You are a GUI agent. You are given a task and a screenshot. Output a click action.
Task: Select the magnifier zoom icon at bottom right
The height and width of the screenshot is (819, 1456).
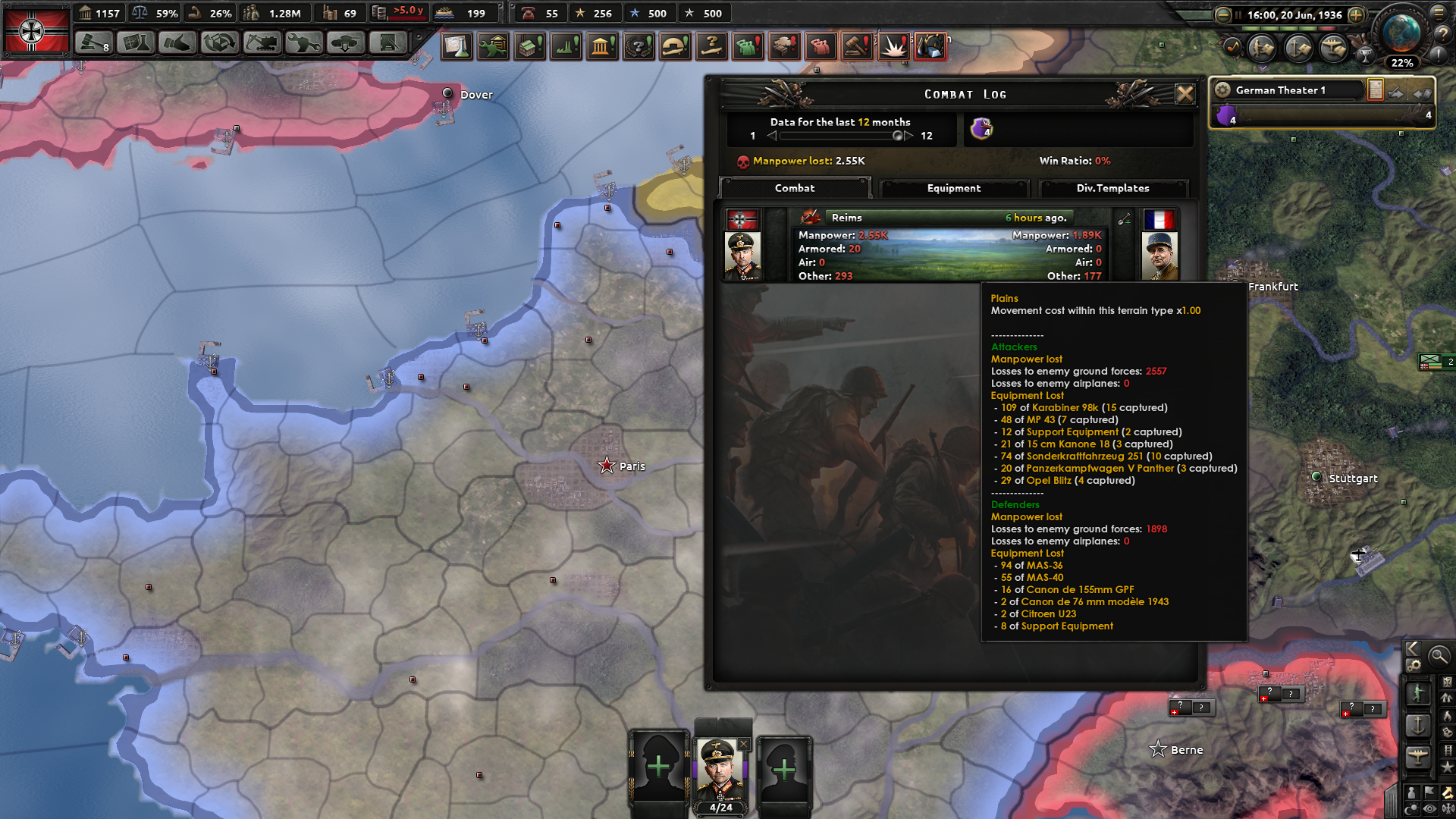(x=1440, y=656)
